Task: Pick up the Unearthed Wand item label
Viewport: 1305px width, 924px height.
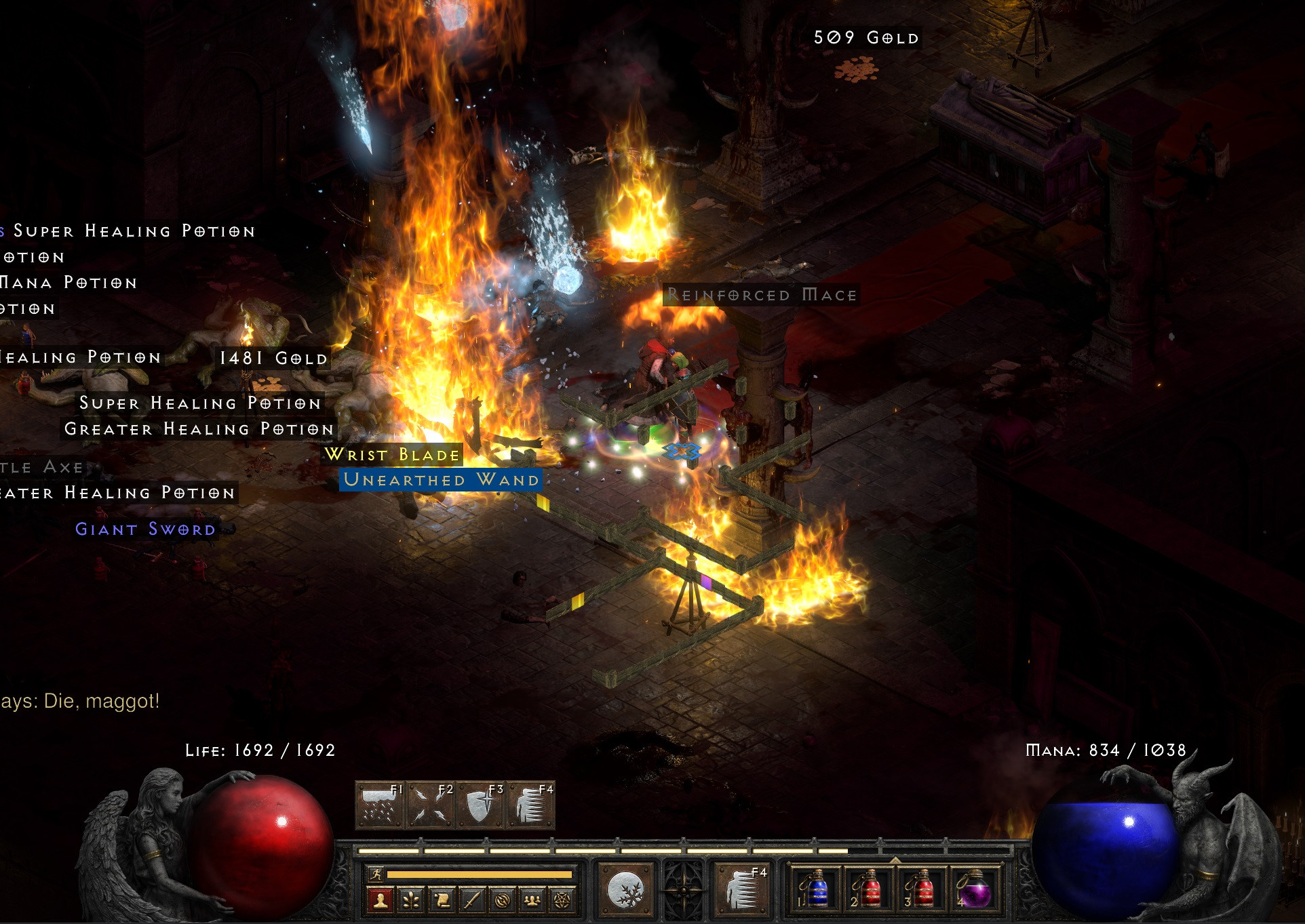Action: point(441,480)
